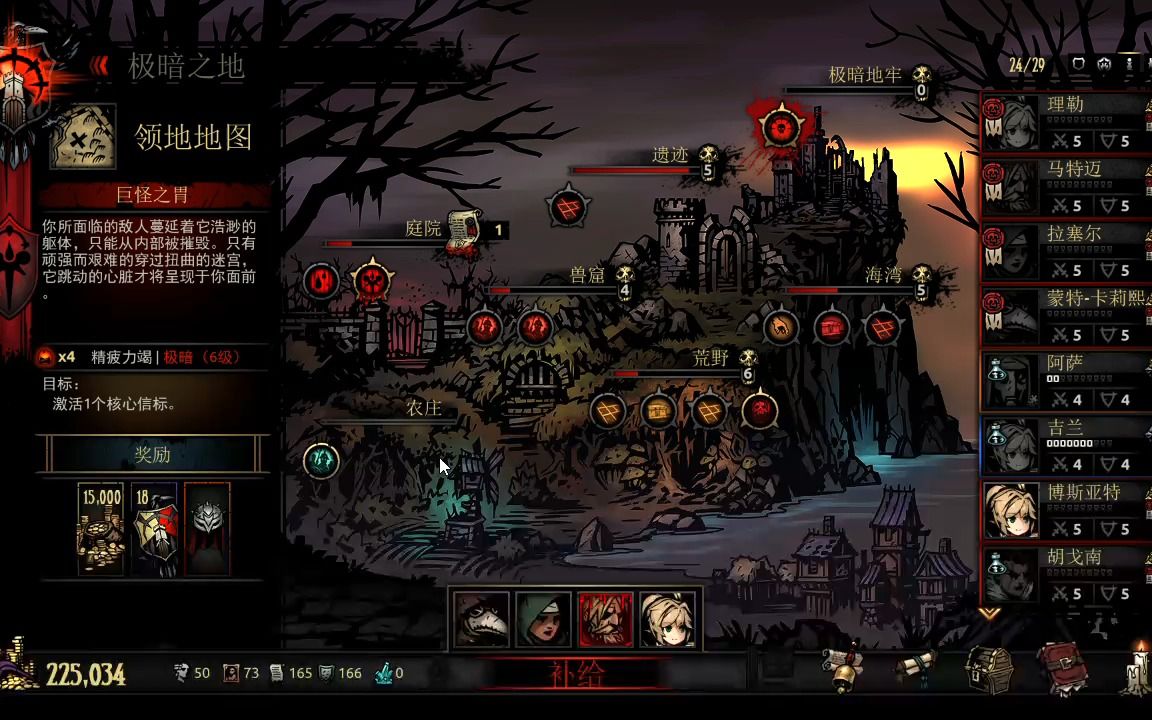Click the bell and scroll icon
The image size is (1152, 720).
coord(843,669)
